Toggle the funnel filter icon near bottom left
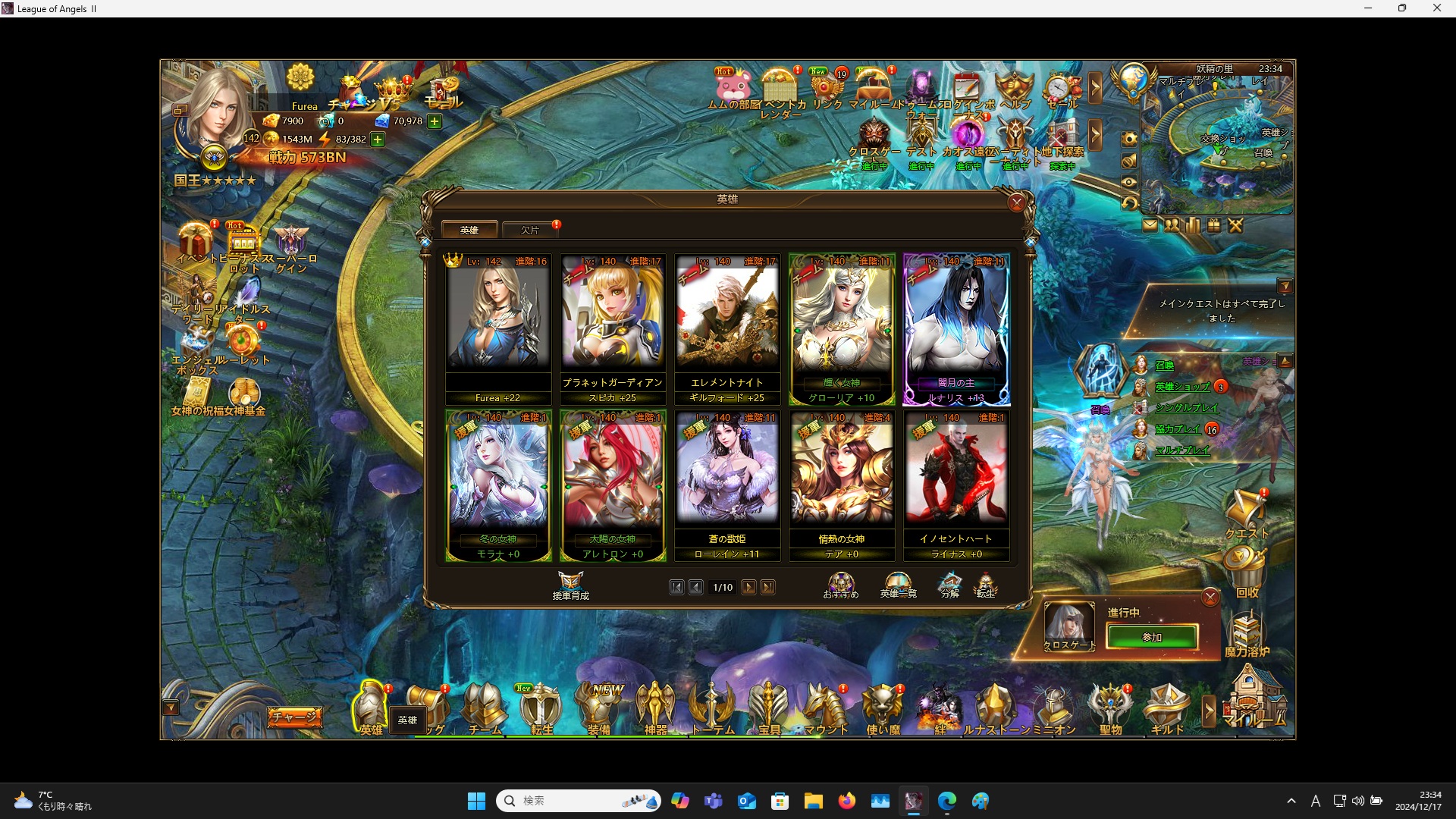This screenshot has height=819, width=1456. [171, 707]
